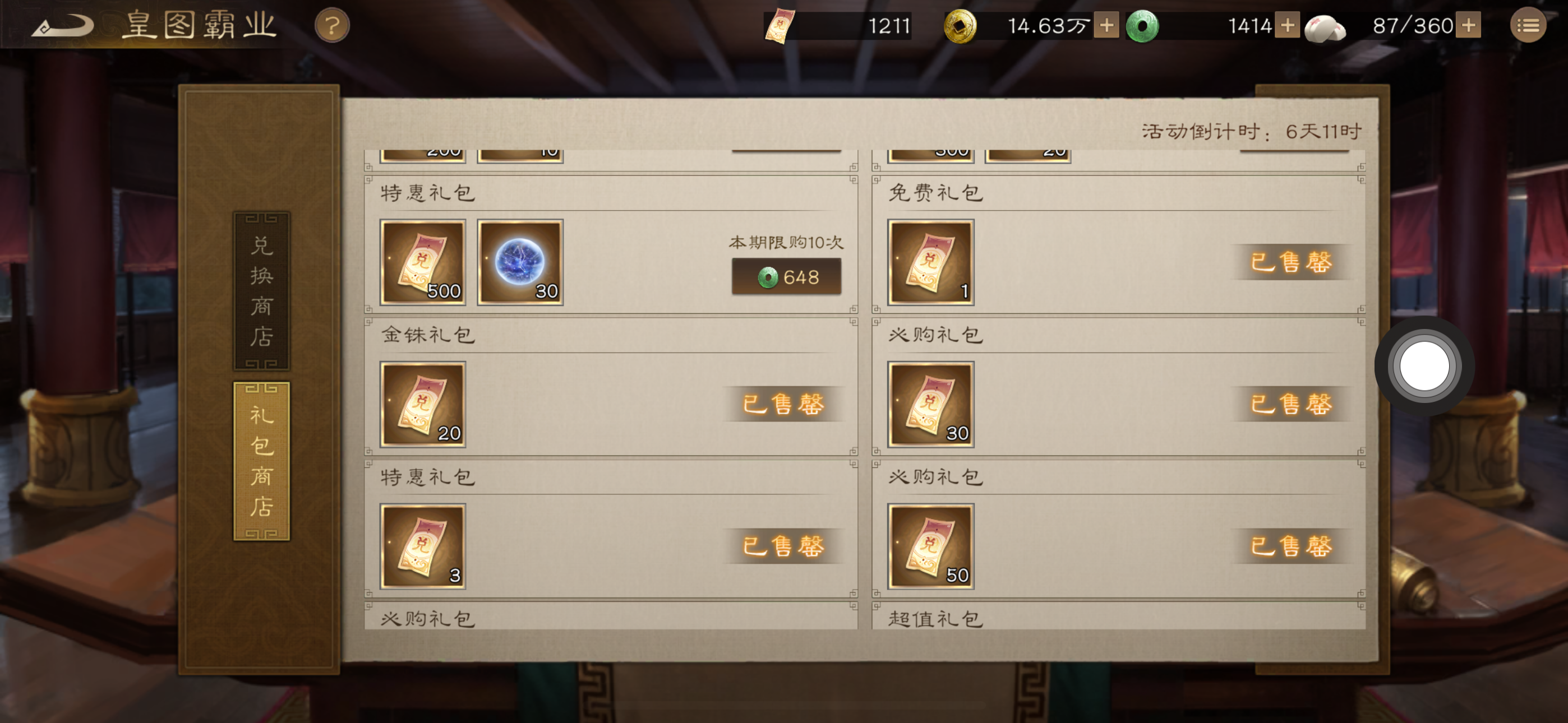Viewport: 1568px width, 723px height.
Task: Switch to the 礼包商店 tab
Action: click(261, 460)
